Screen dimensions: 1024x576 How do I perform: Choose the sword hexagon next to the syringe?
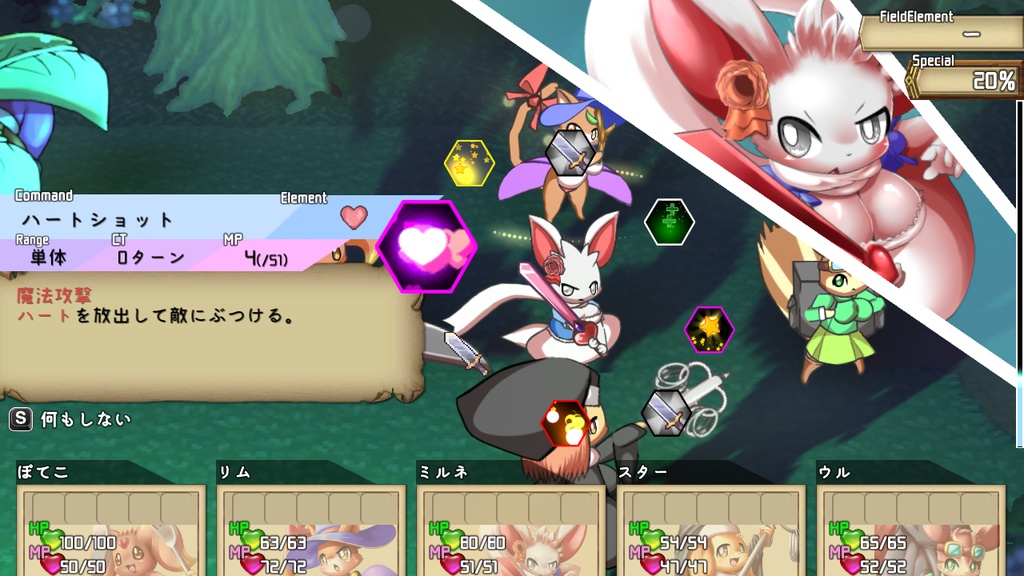[x=666, y=412]
